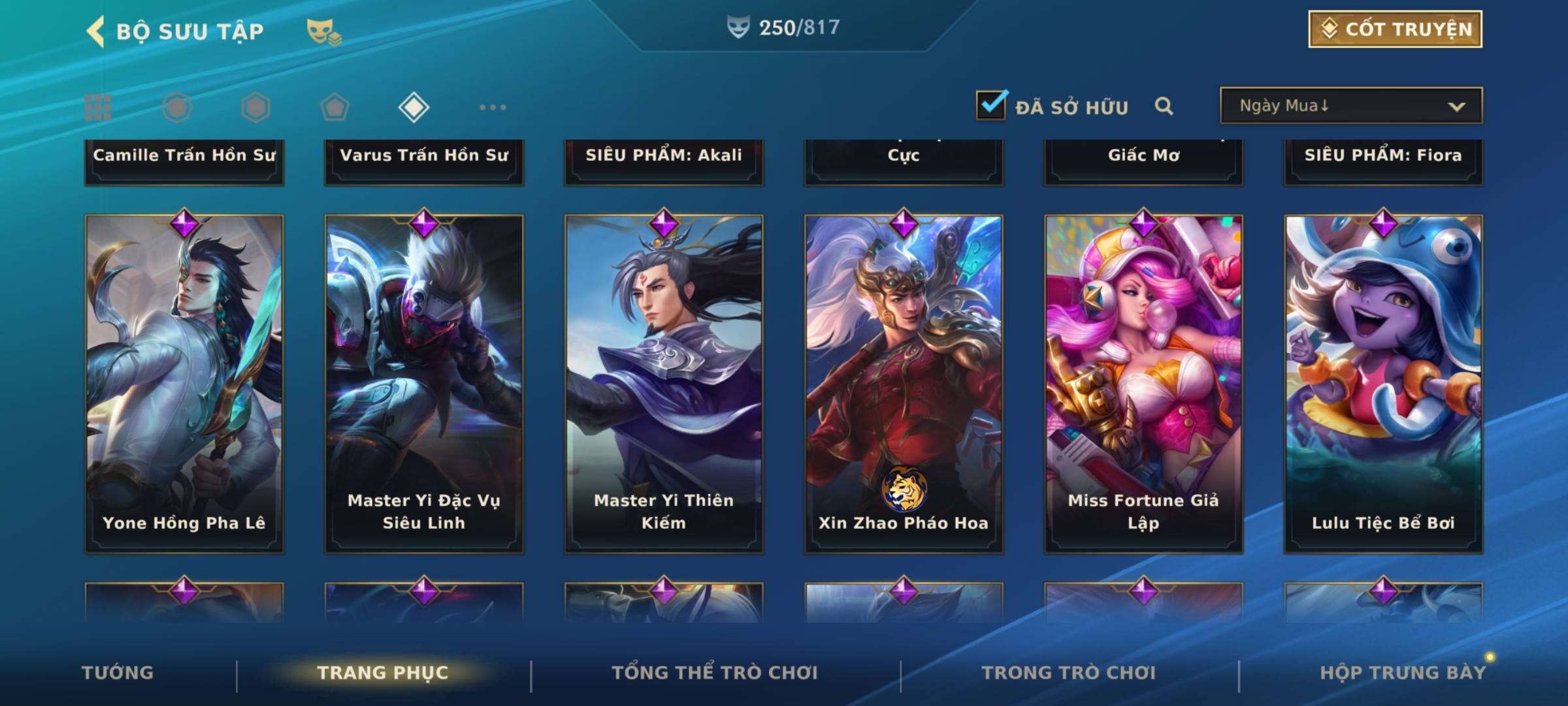
Task: Go back from the Bộ Sưu Tập screen
Action: click(x=96, y=31)
